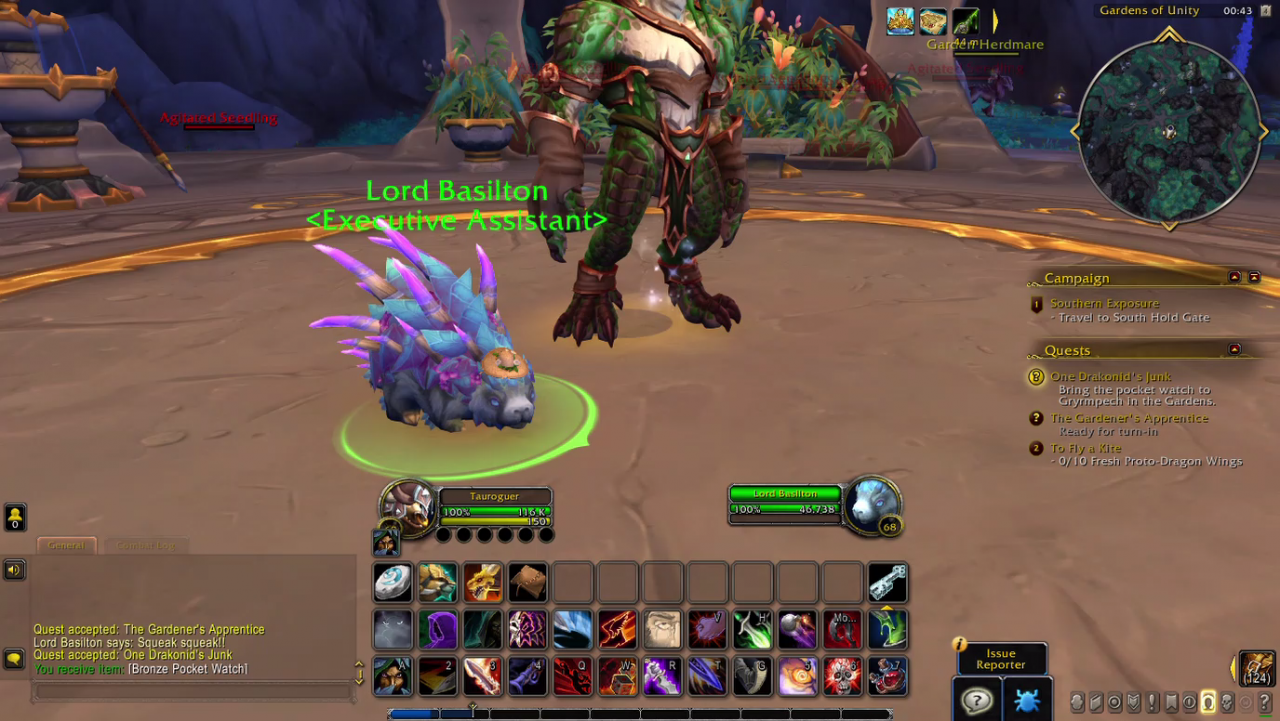Open the Issue Reporter help bubble button
Screen dimensions: 1280x721
click(x=975, y=700)
